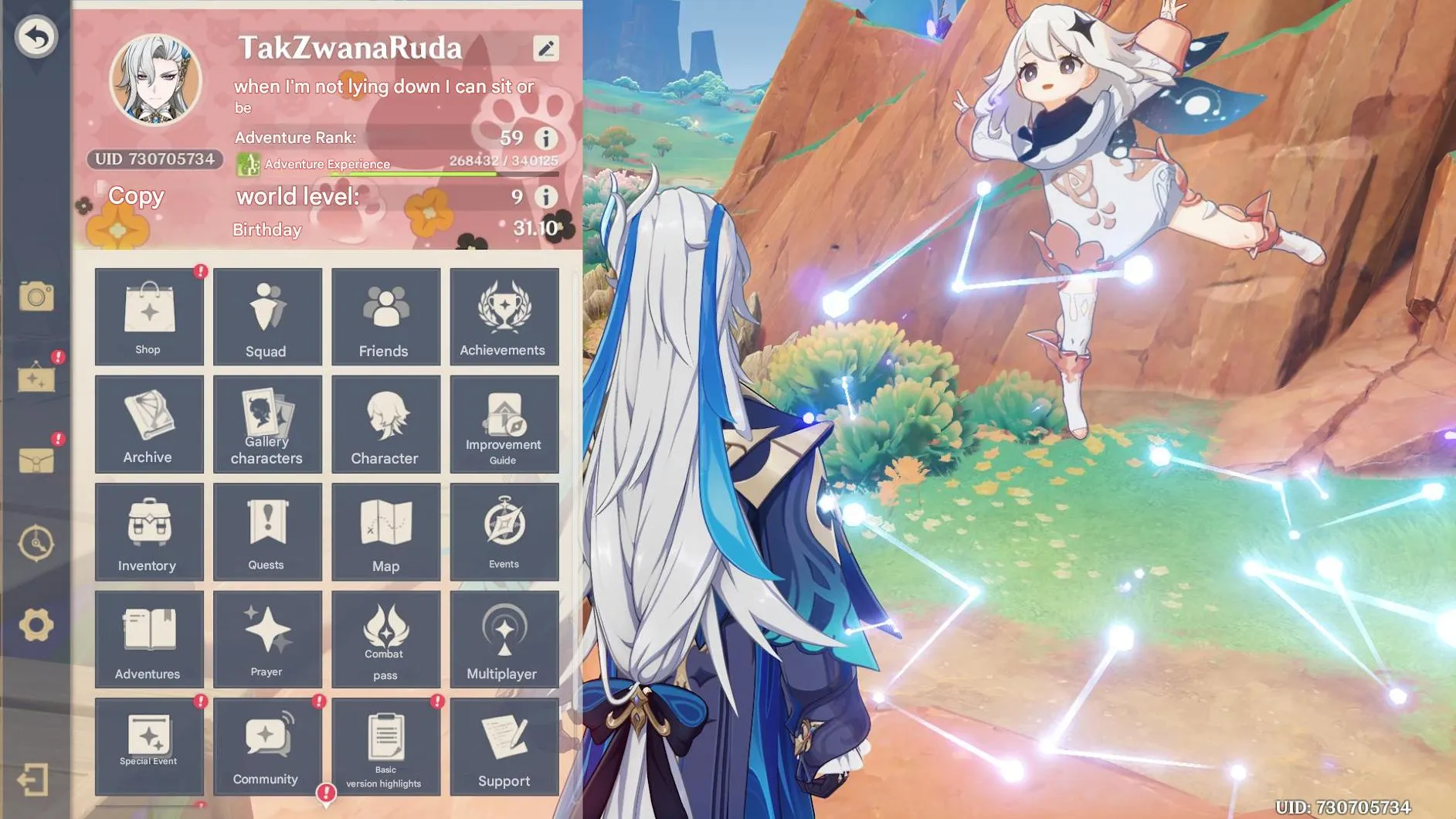Show world level details via the info icon
Screen dimensions: 1456x819
[548, 197]
